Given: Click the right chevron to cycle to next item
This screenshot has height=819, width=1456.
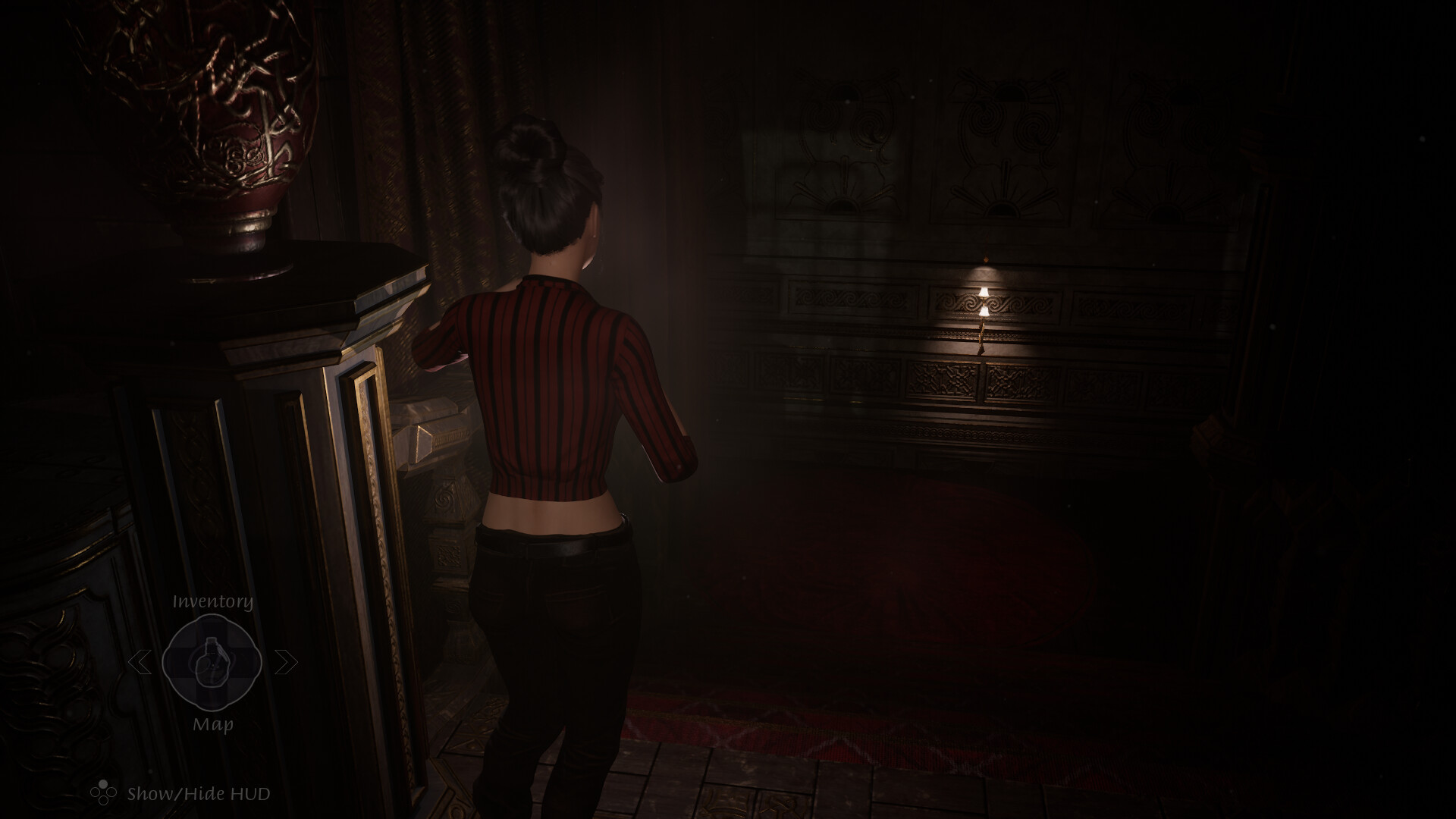Looking at the screenshot, I should tap(286, 661).
